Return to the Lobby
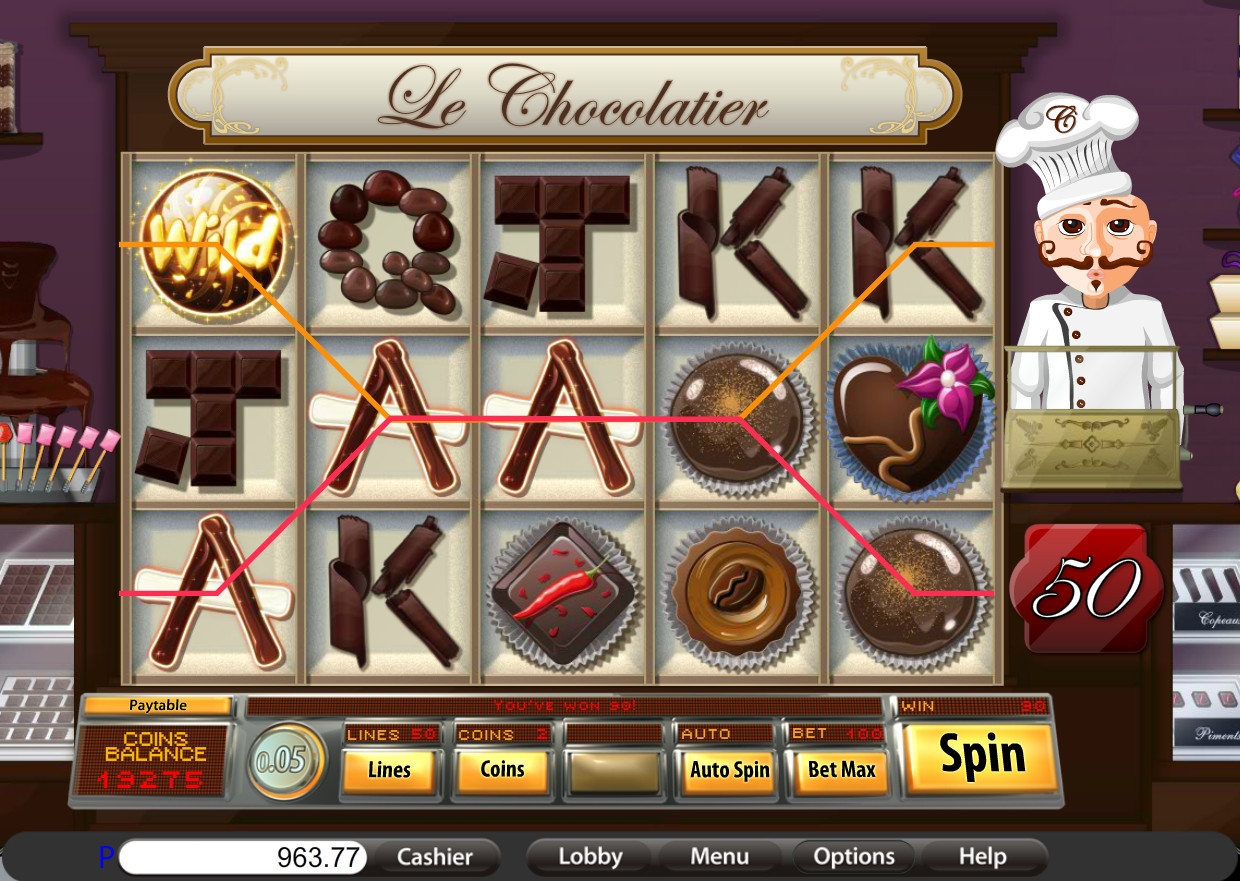Image resolution: width=1240 pixels, height=881 pixels. click(590, 857)
